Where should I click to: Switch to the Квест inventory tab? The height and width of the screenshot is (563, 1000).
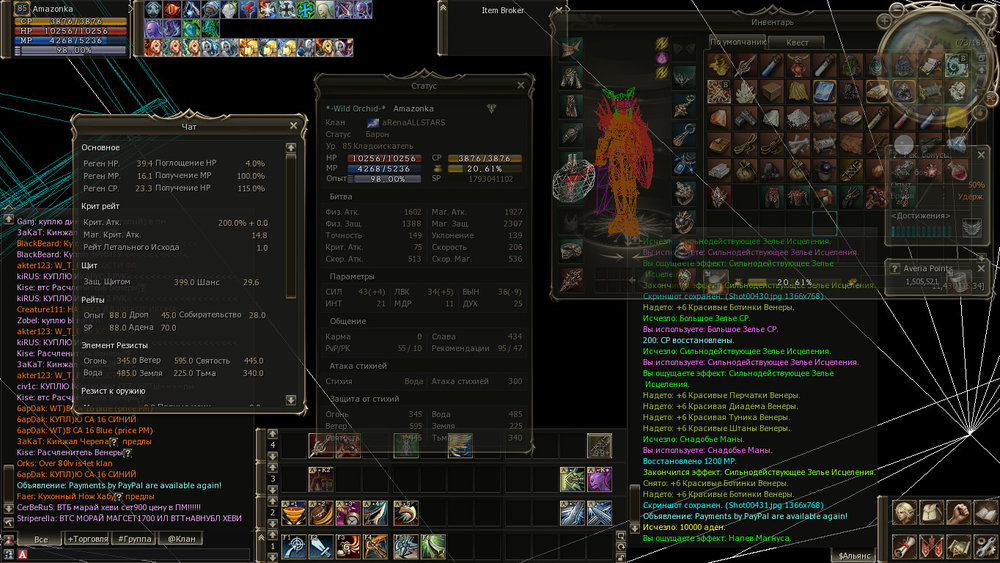(x=797, y=42)
